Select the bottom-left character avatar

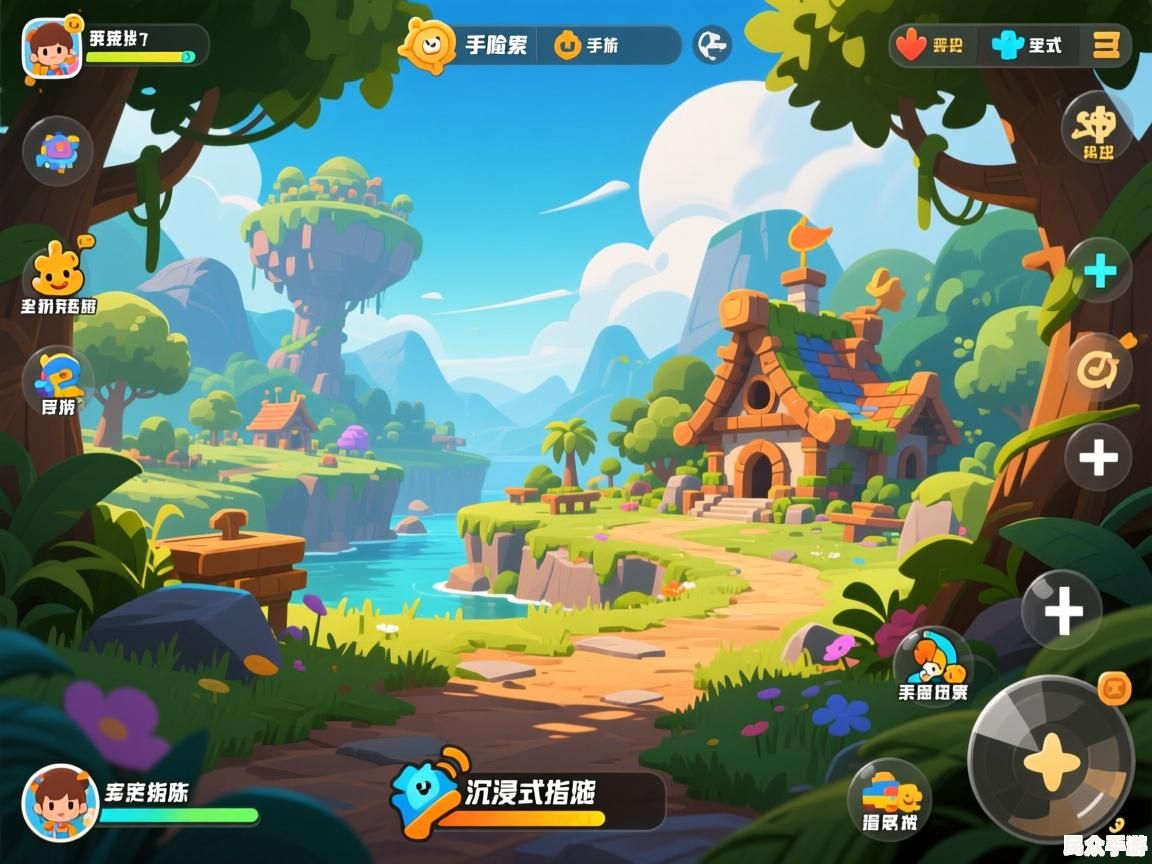(60, 802)
